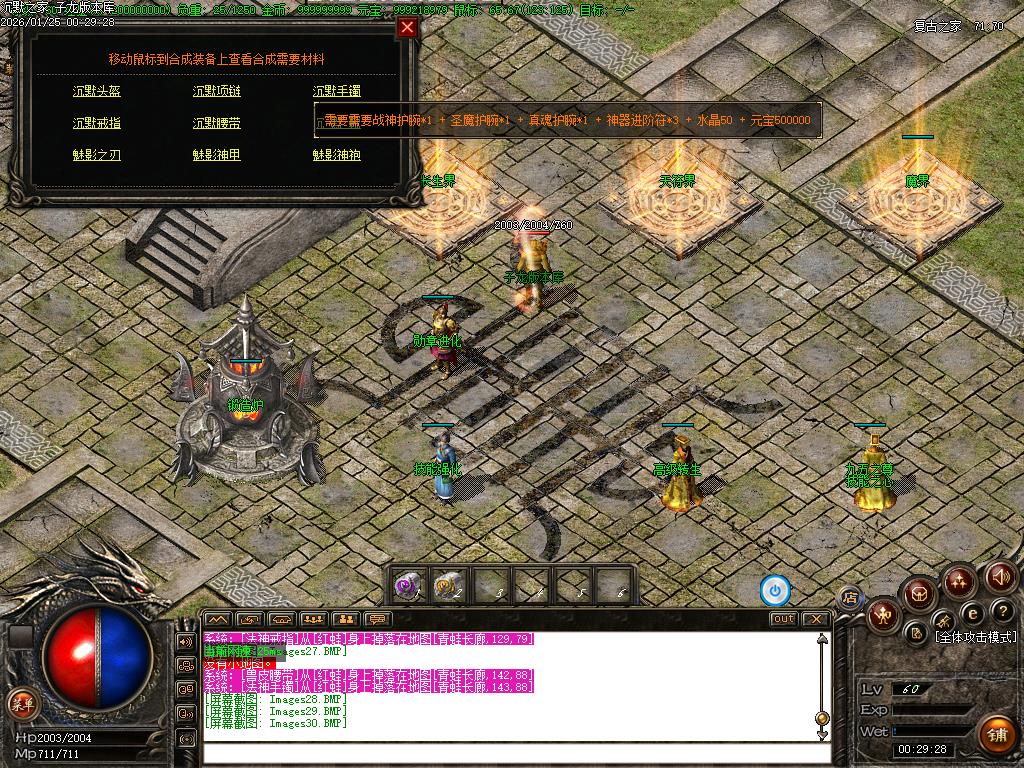
Task: Click the blue power button
Action: click(775, 591)
